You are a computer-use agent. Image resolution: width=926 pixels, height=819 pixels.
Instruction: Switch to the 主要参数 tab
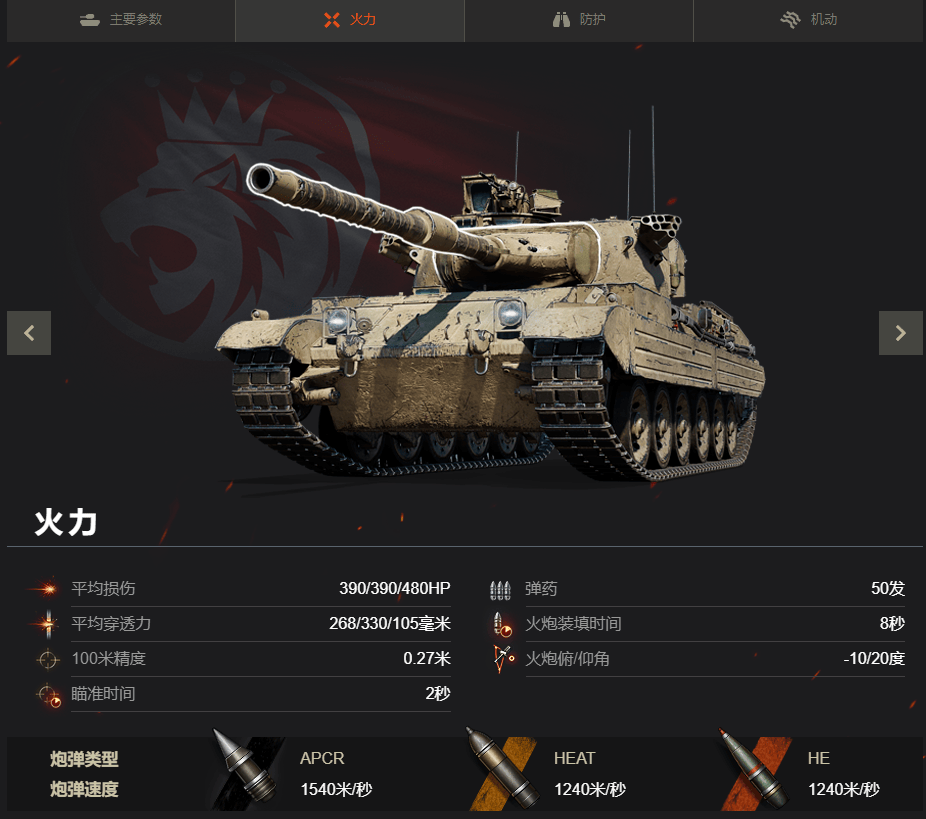[x=121, y=20]
